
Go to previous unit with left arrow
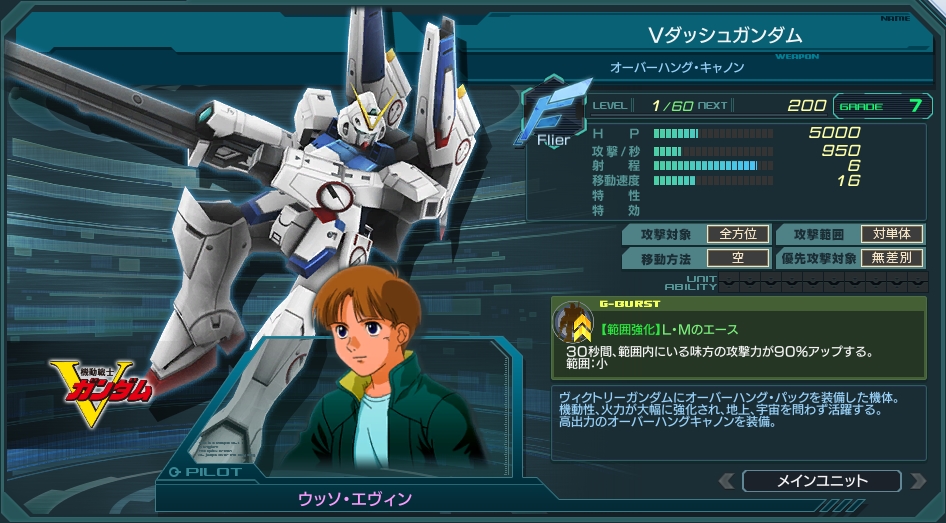click(726, 481)
